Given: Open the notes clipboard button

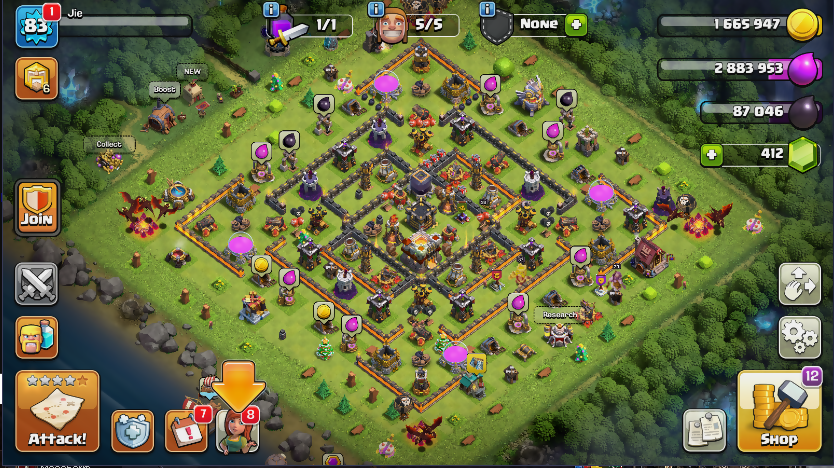Looking at the screenshot, I should pyautogui.click(x=705, y=429).
